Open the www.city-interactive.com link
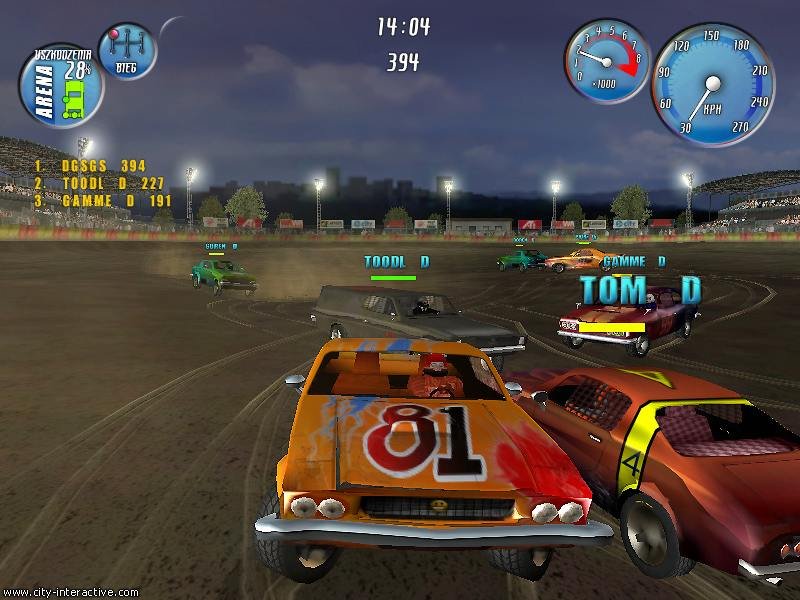Image resolution: width=800 pixels, height=600 pixels. [70, 592]
